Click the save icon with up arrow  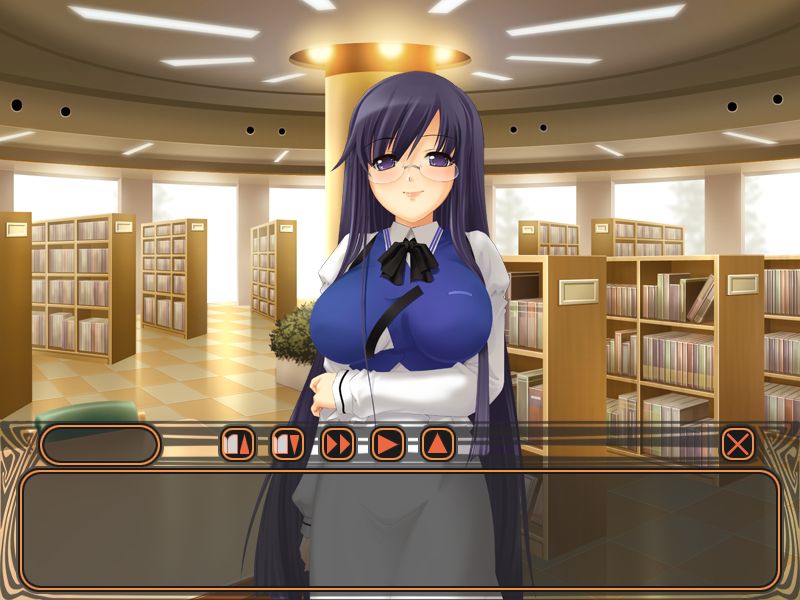point(237,443)
